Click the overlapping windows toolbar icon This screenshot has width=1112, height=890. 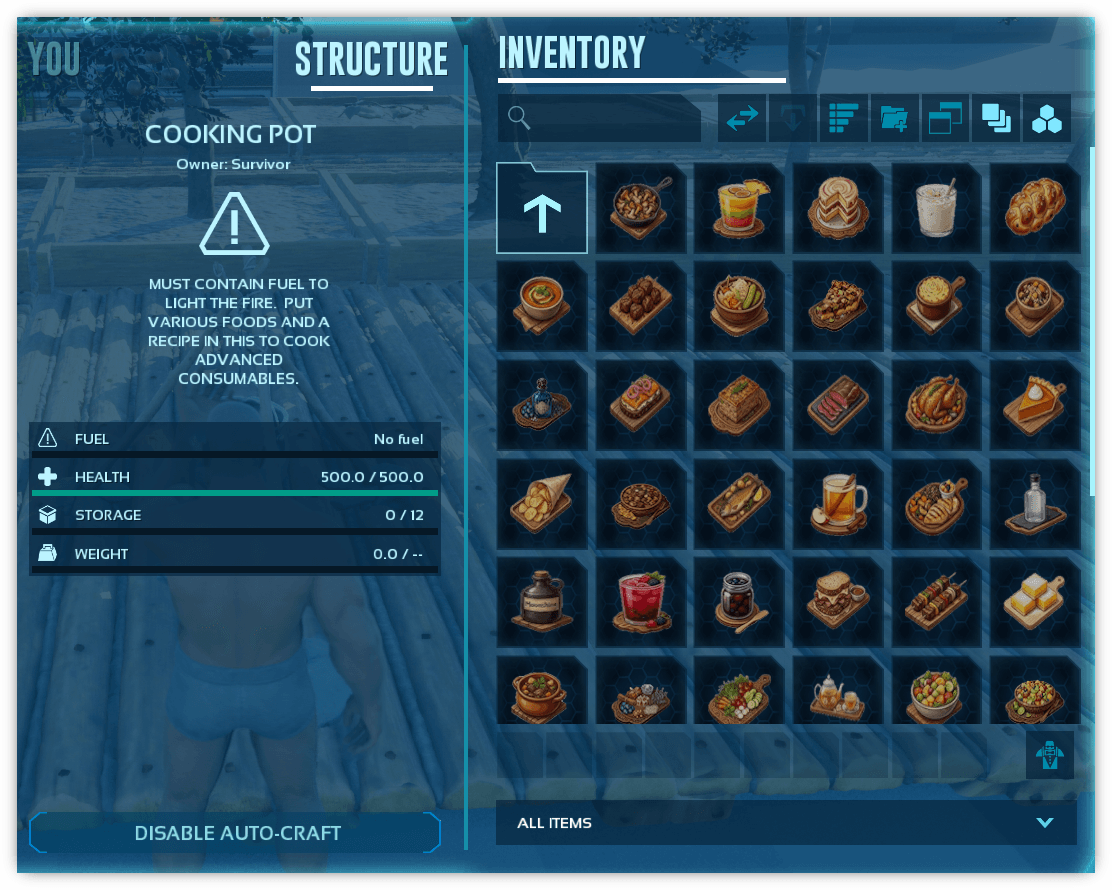pyautogui.click(x=945, y=119)
